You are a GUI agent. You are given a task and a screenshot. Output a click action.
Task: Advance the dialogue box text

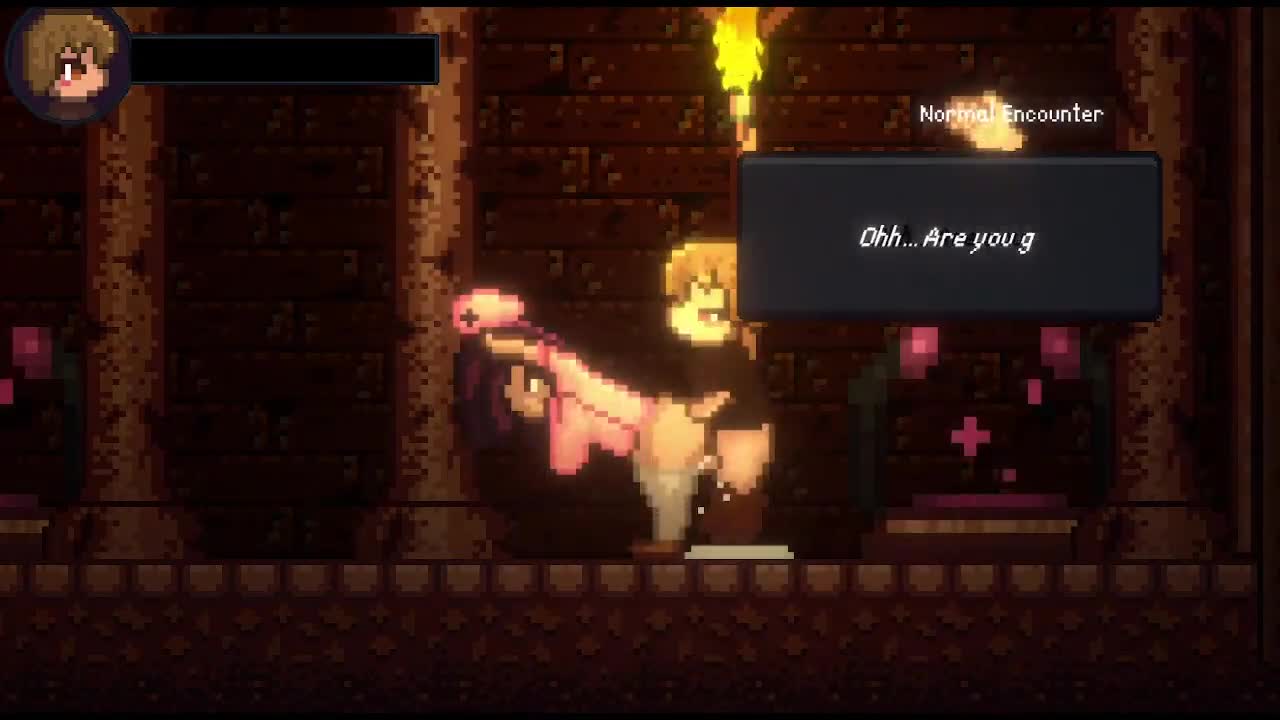point(949,238)
